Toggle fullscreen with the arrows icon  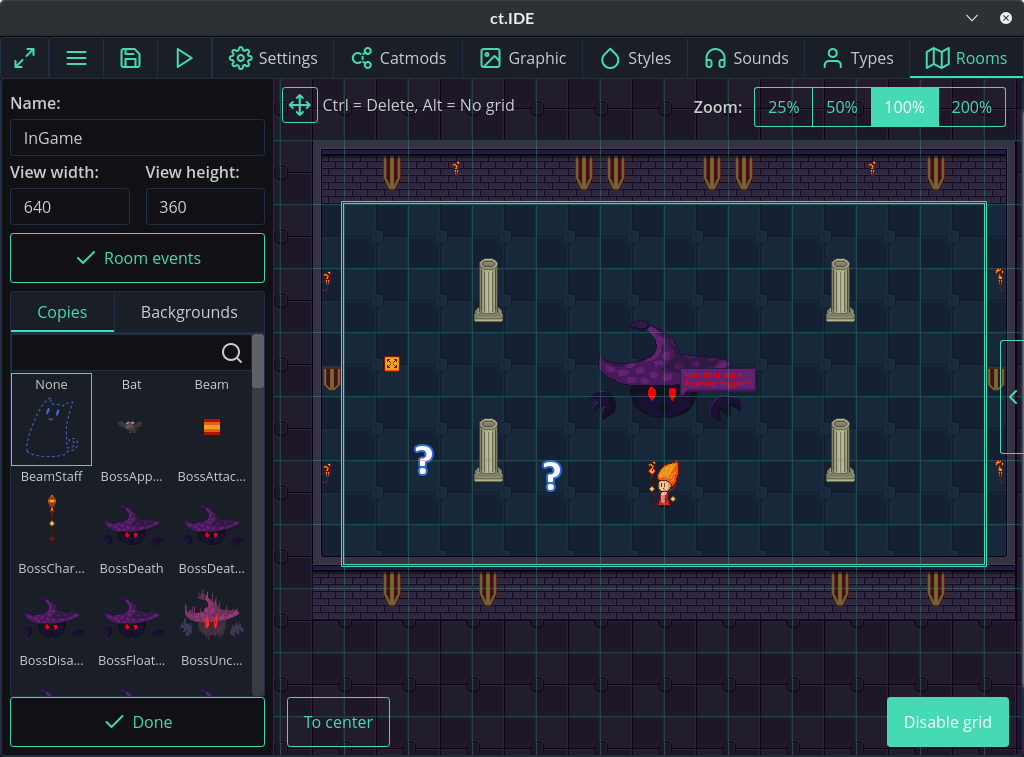(24, 58)
